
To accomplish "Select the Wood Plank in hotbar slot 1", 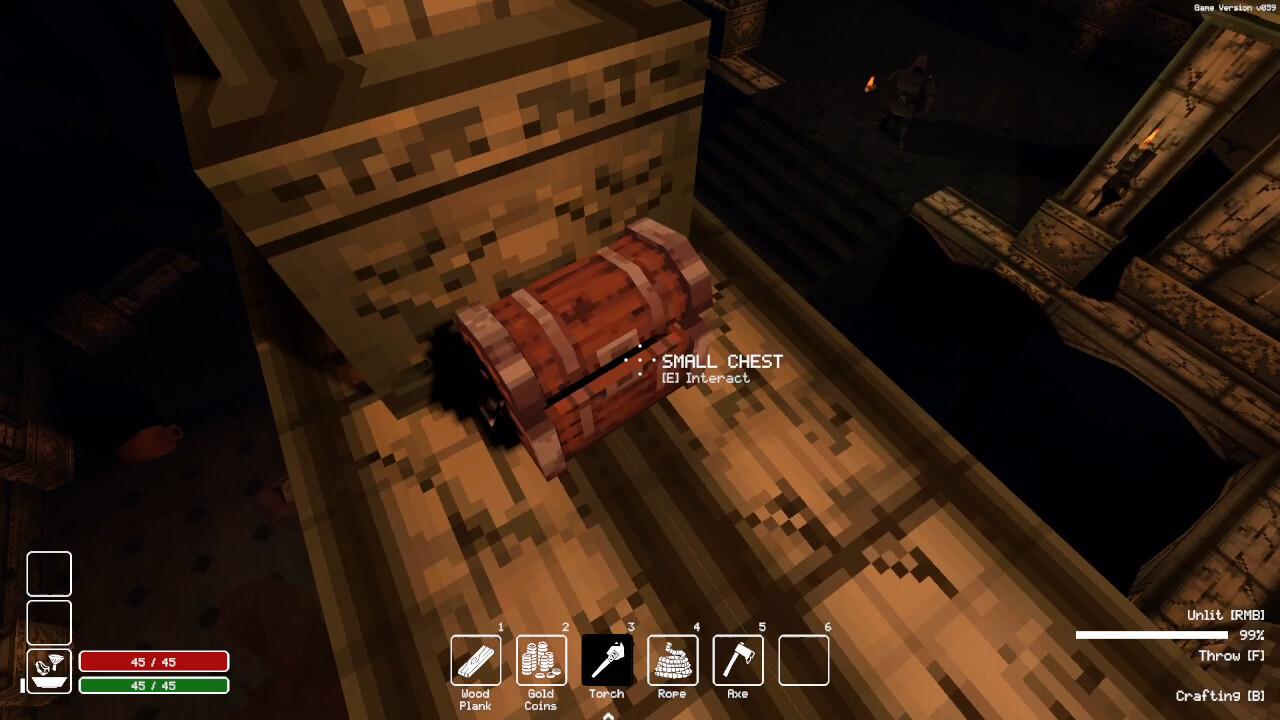I will (x=475, y=659).
